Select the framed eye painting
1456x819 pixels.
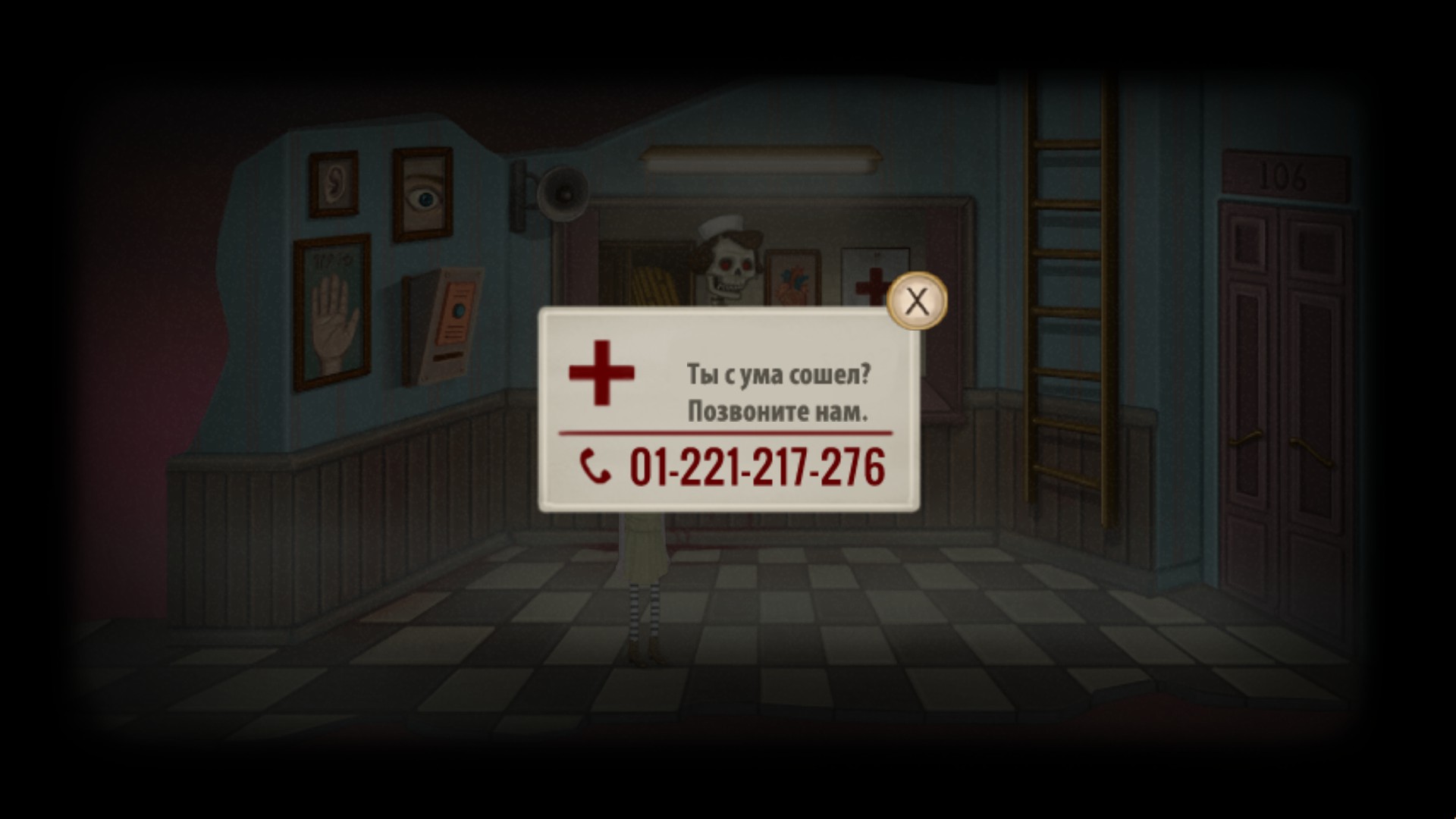tap(422, 193)
